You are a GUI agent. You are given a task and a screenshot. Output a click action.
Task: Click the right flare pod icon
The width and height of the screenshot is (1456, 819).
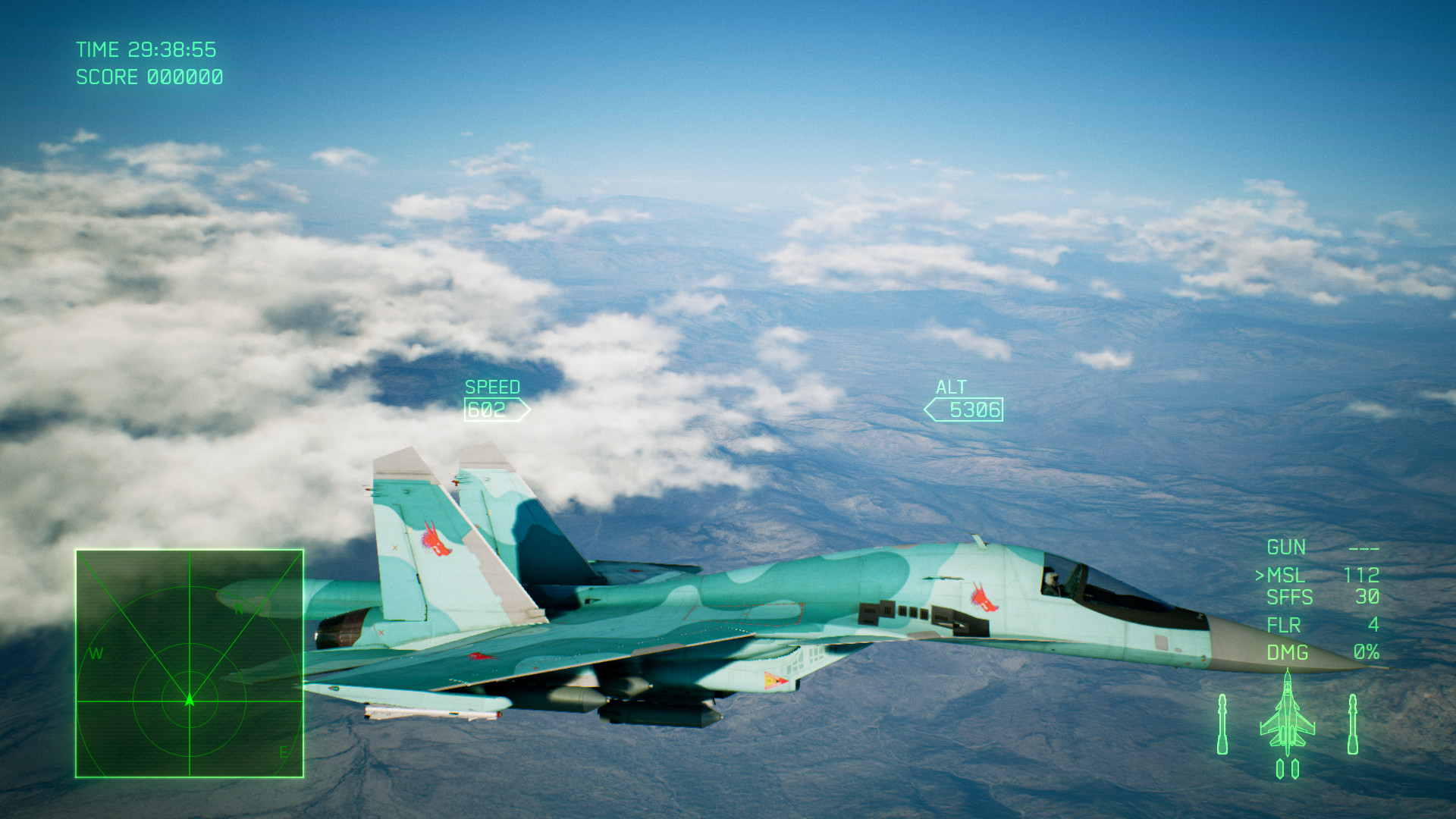[x=1294, y=770]
